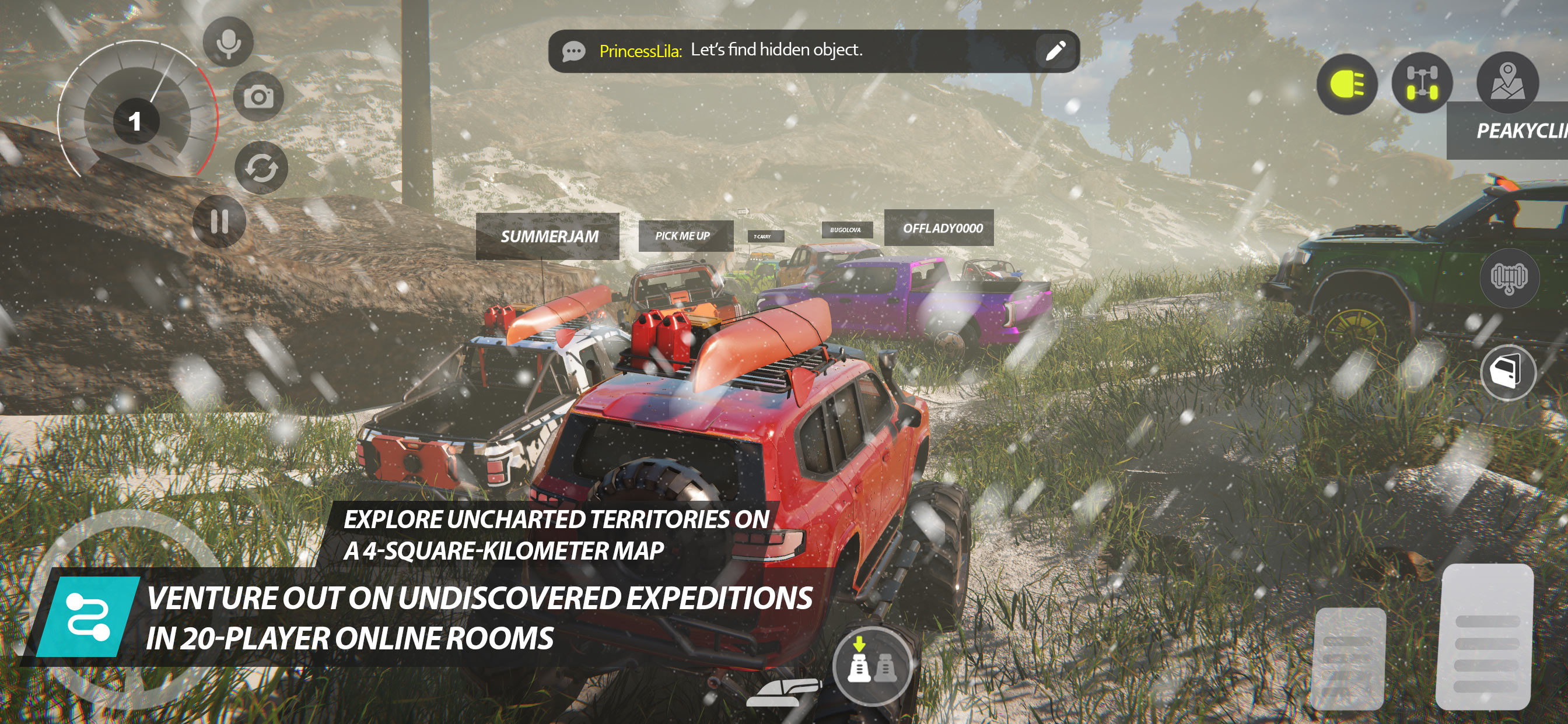1568x724 pixels.
Task: Tap the gear indicator showing 1
Action: click(x=135, y=121)
